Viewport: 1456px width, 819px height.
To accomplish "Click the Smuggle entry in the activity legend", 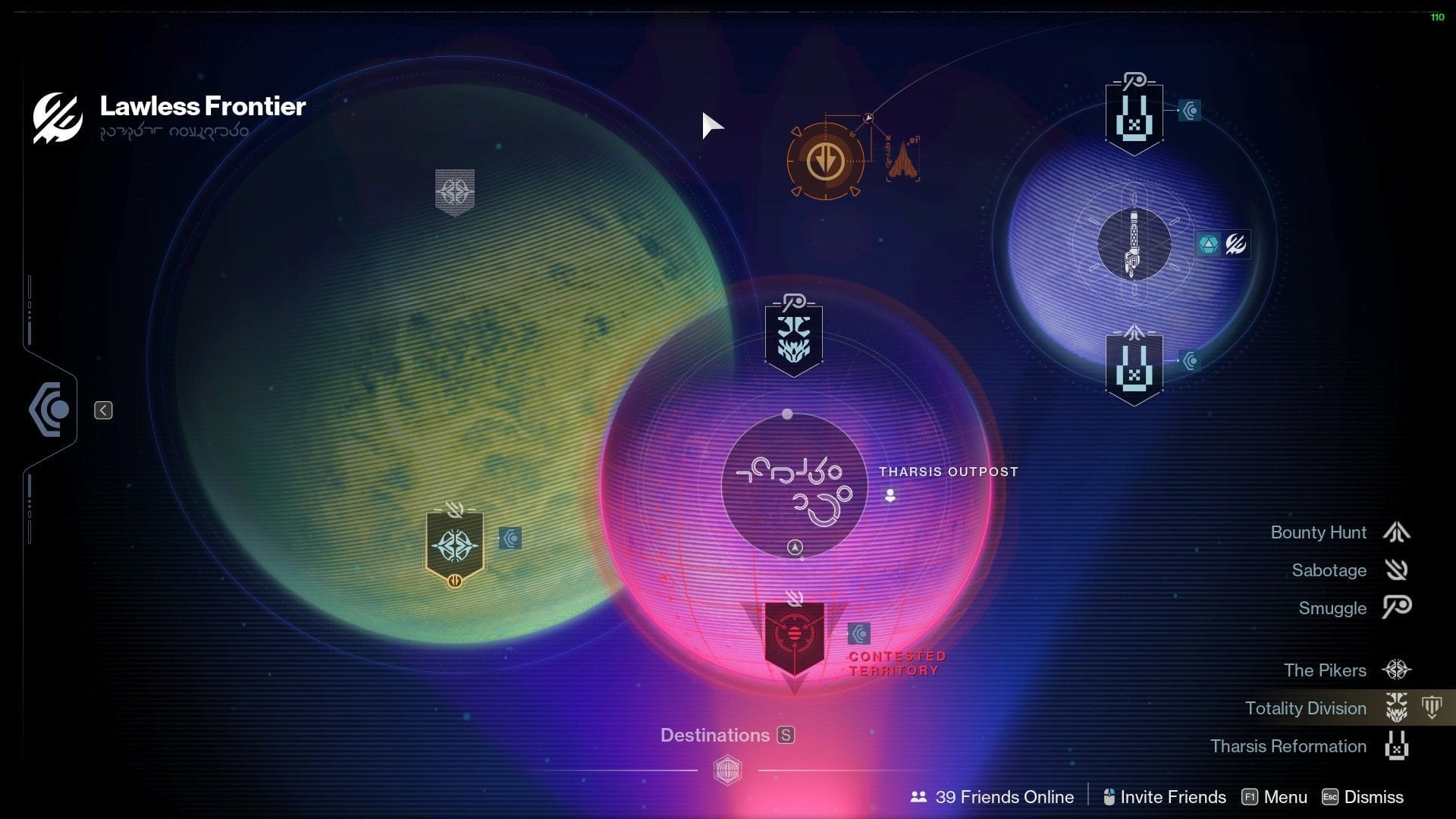I will [x=1331, y=607].
